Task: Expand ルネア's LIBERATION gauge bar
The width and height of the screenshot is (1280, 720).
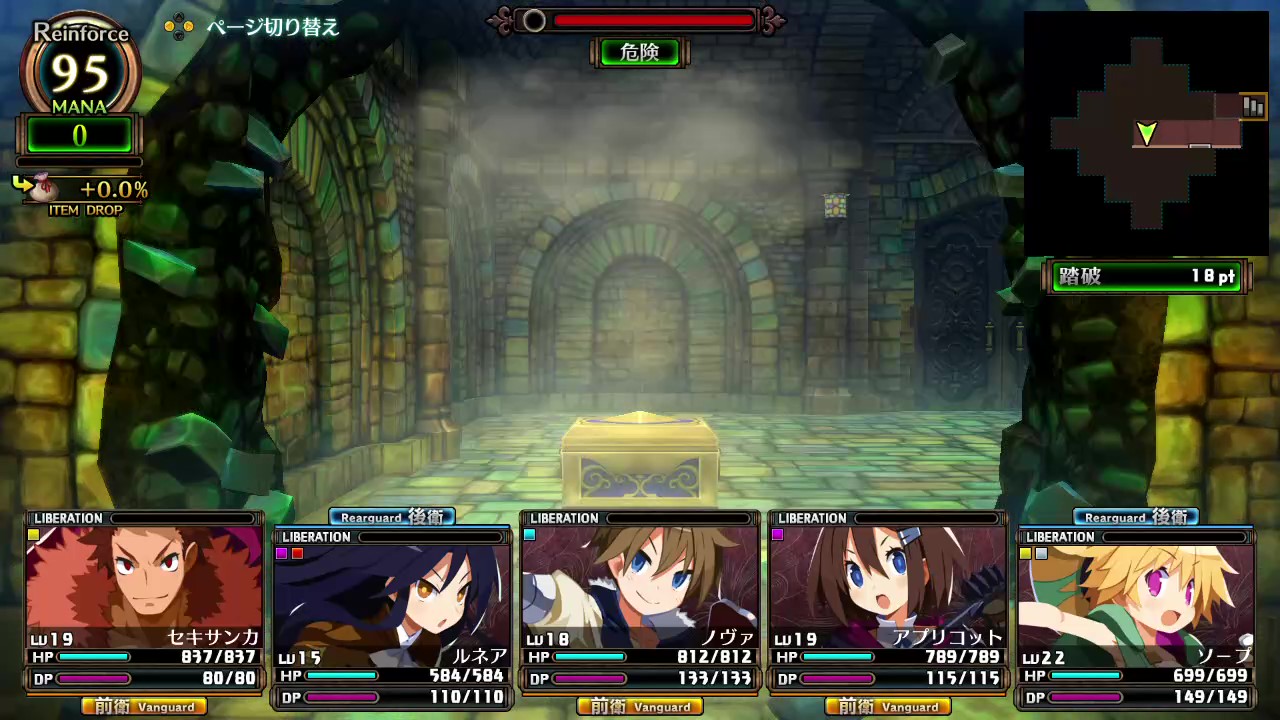Action: click(x=430, y=536)
